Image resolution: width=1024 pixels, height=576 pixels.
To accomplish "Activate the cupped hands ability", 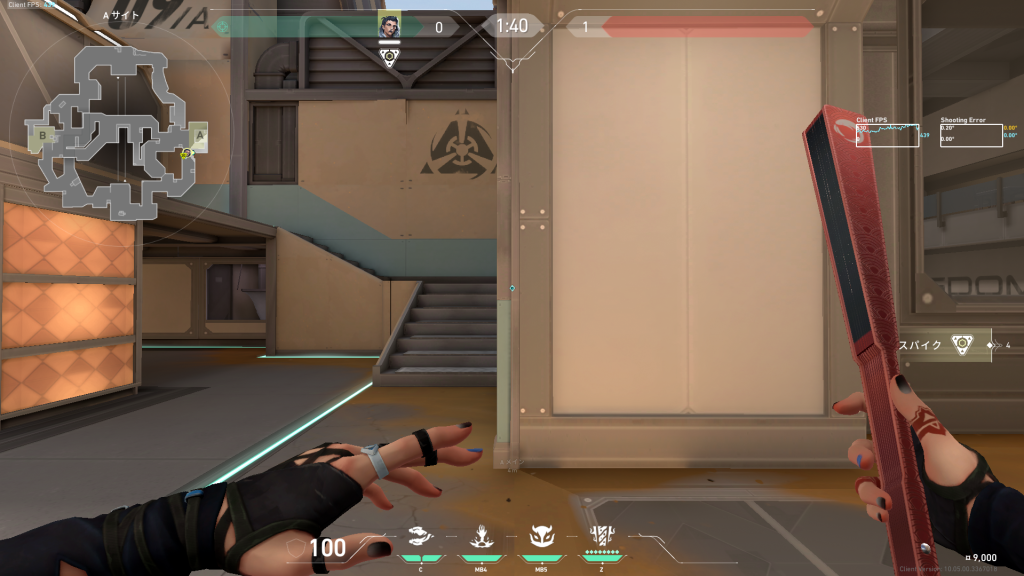I will click(x=421, y=538).
